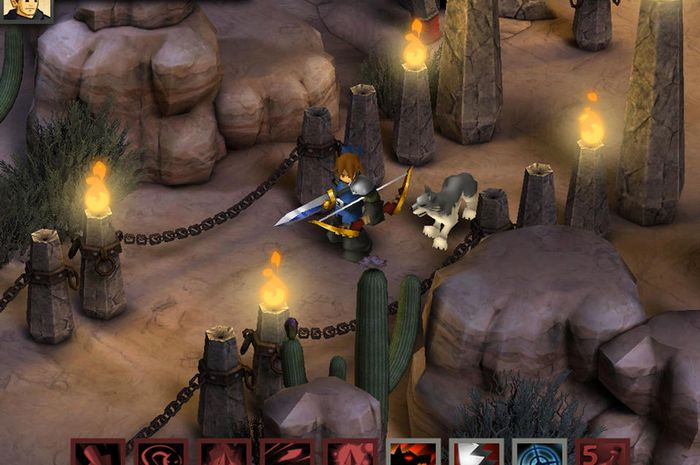Activate the red swirl ability icon

[161, 453]
